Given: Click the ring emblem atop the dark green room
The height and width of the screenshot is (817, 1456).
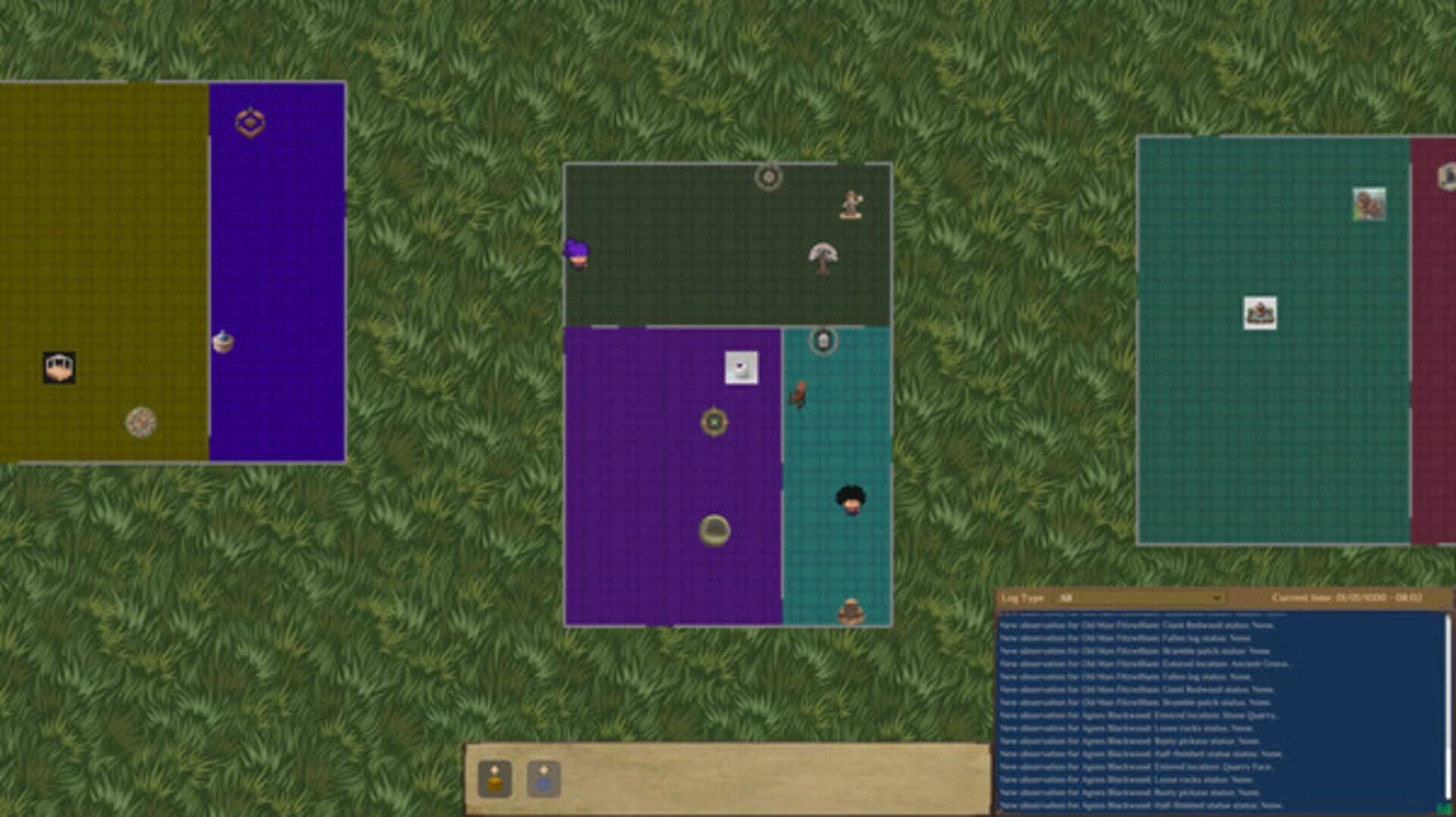Looking at the screenshot, I should 770,177.
